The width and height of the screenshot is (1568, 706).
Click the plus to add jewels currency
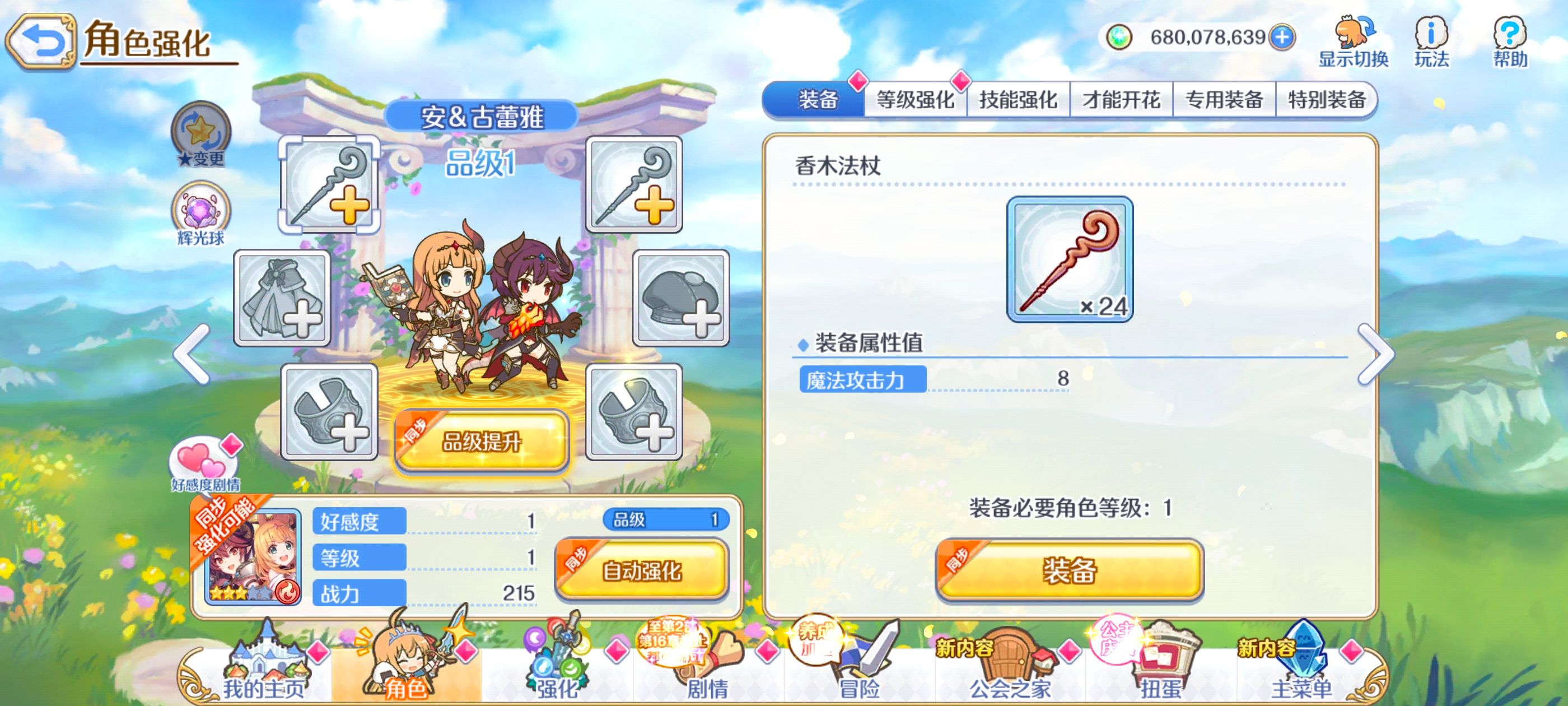coord(1281,38)
